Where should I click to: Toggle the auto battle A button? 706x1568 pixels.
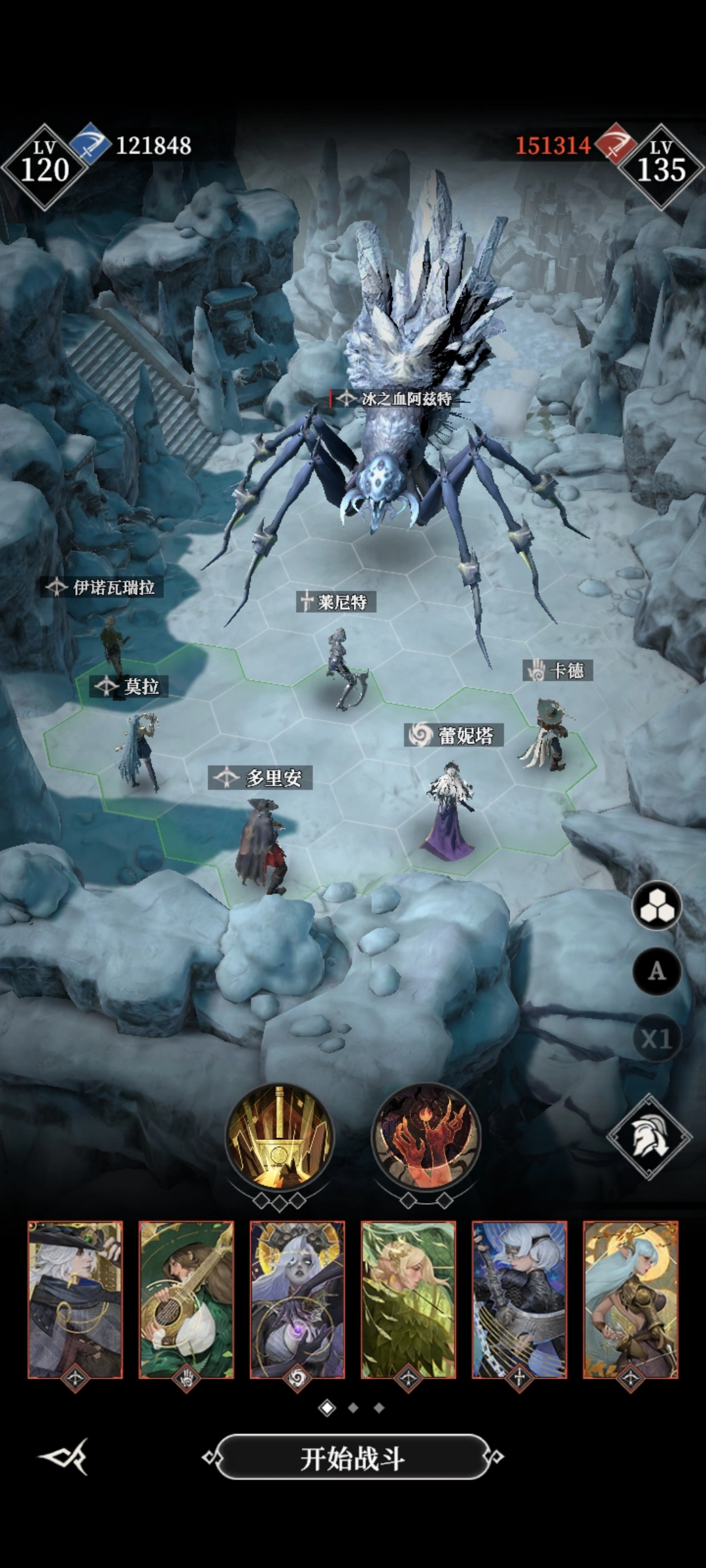point(657,972)
